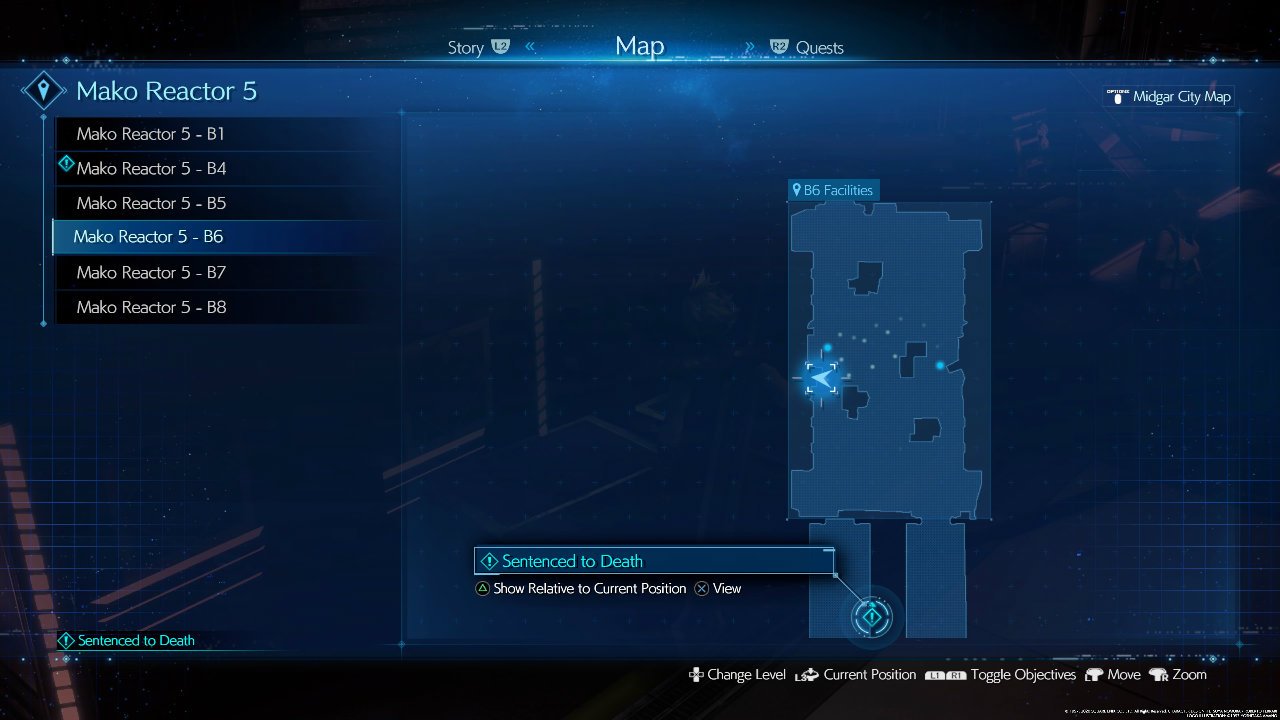Open the Midgar City Map

1168,97
